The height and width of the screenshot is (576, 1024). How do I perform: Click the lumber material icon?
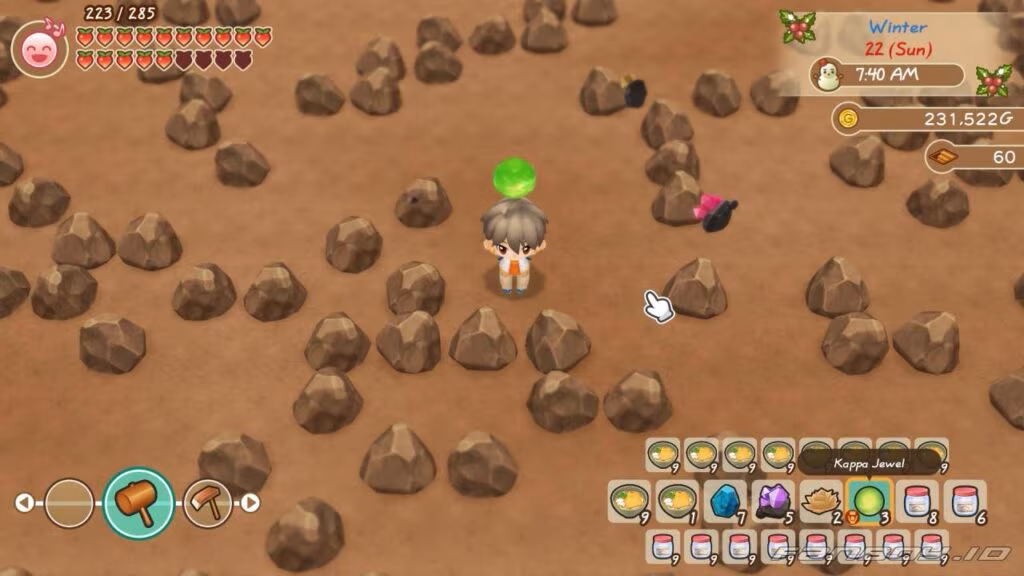tap(942, 156)
